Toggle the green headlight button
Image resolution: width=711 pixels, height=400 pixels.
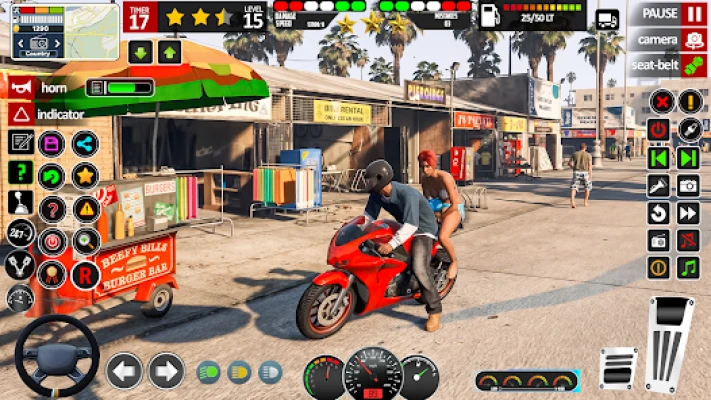point(209,372)
